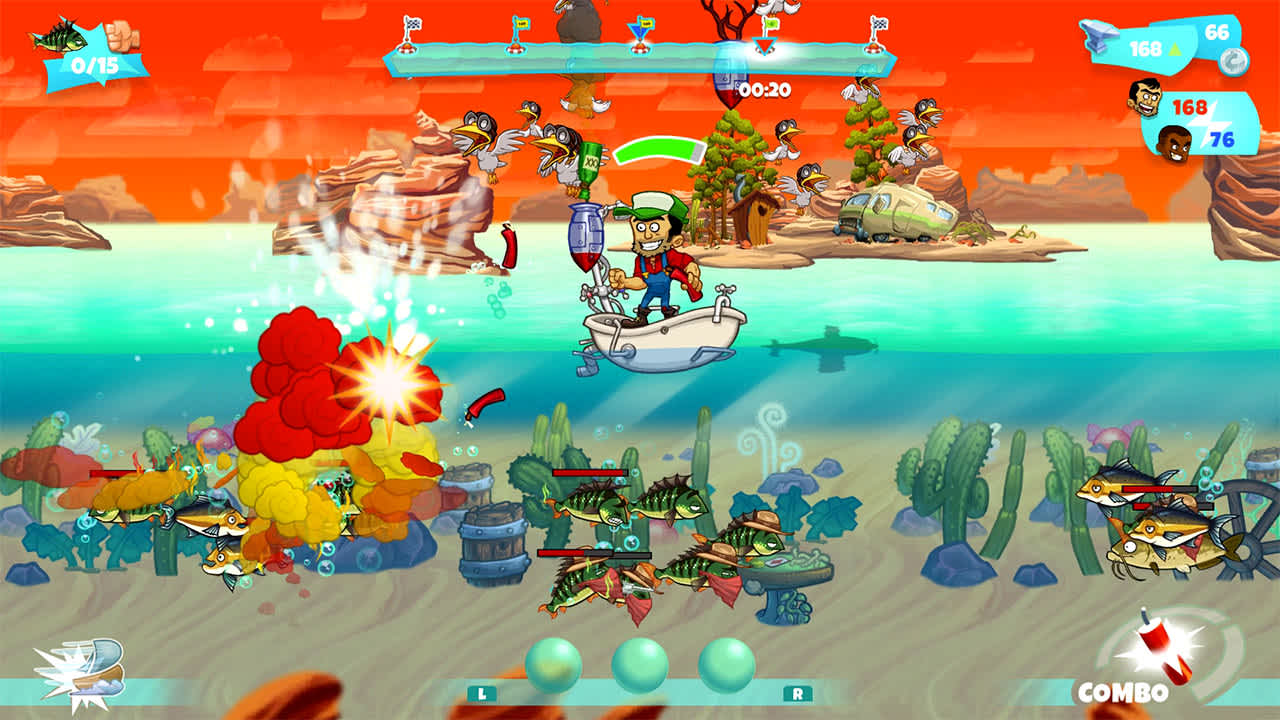This screenshot has width=1280, height=720.
Task: Click the green health bar above the fisherman
Action: 656,148
